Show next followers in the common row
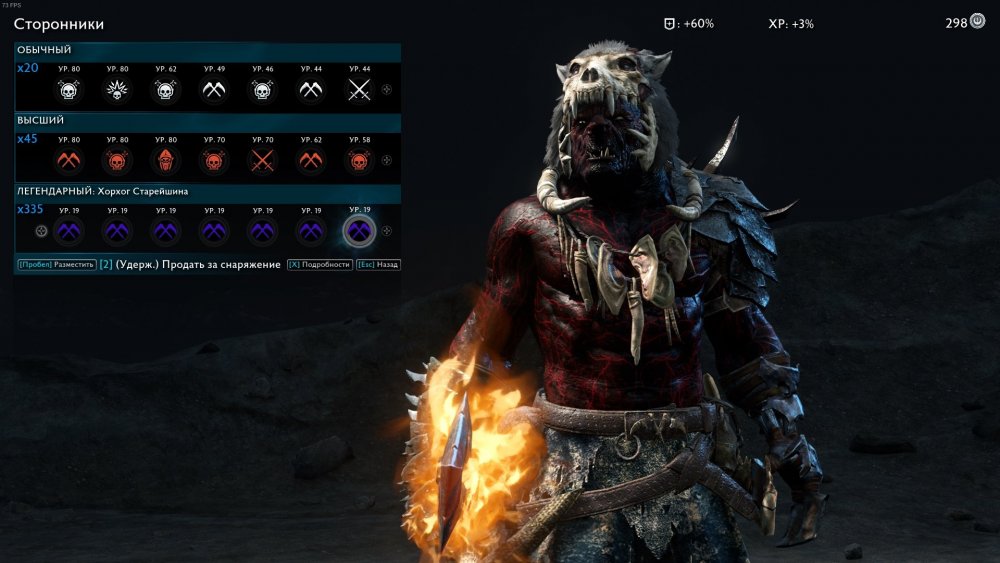1000x563 pixels. point(387,90)
